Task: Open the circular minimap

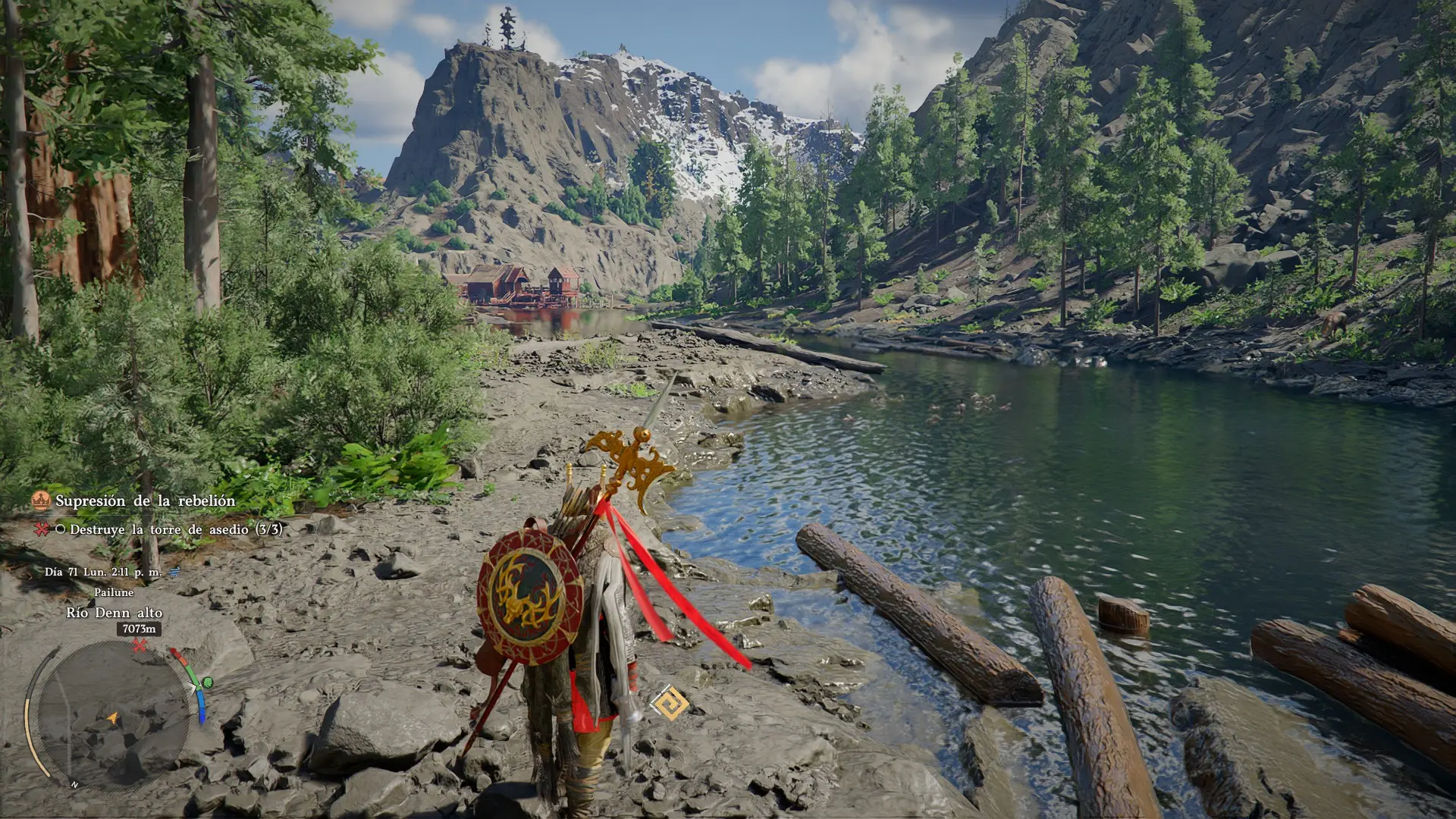Action: coord(112,715)
